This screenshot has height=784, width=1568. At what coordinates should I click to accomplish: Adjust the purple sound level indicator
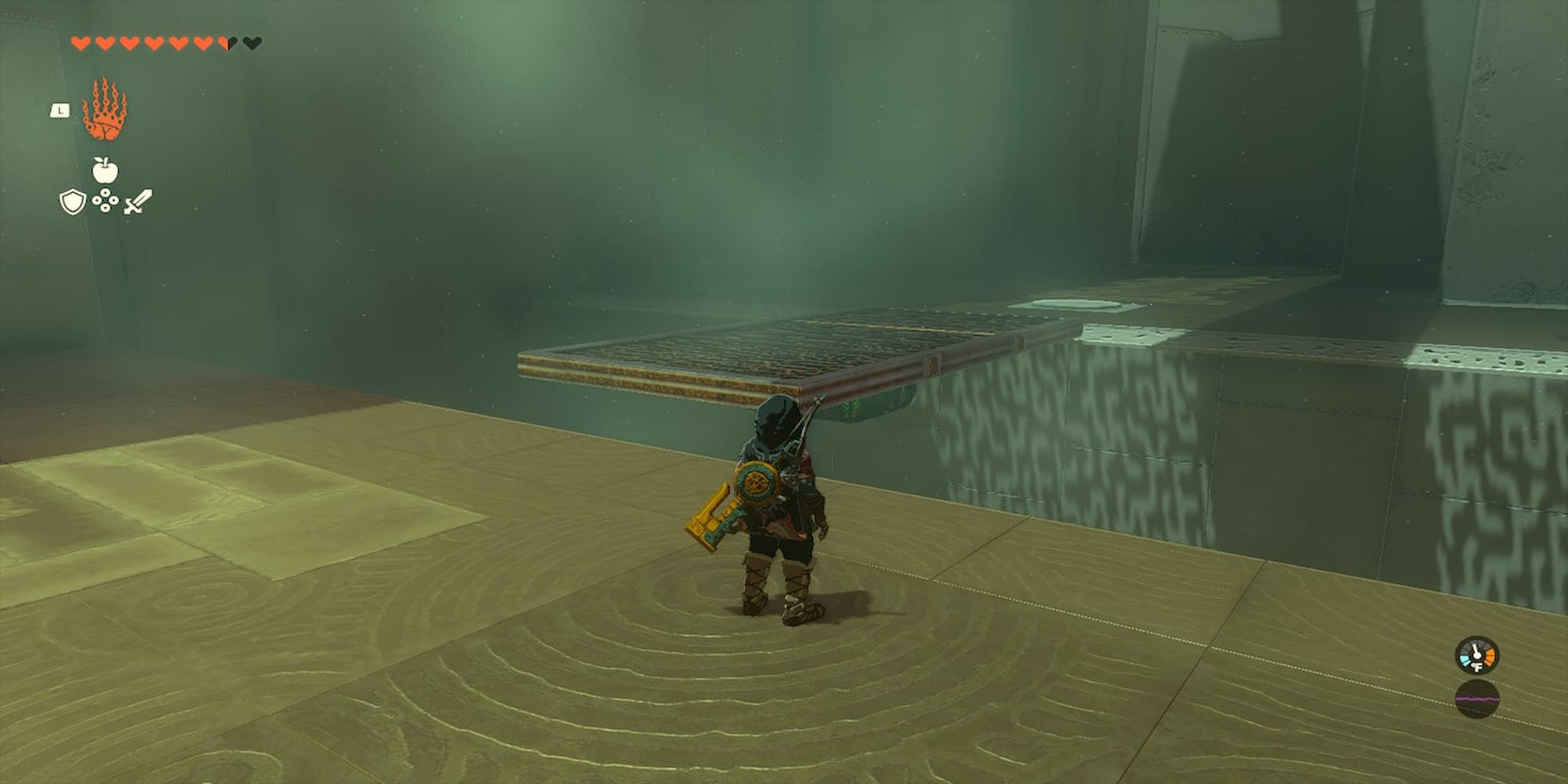pos(1478,698)
